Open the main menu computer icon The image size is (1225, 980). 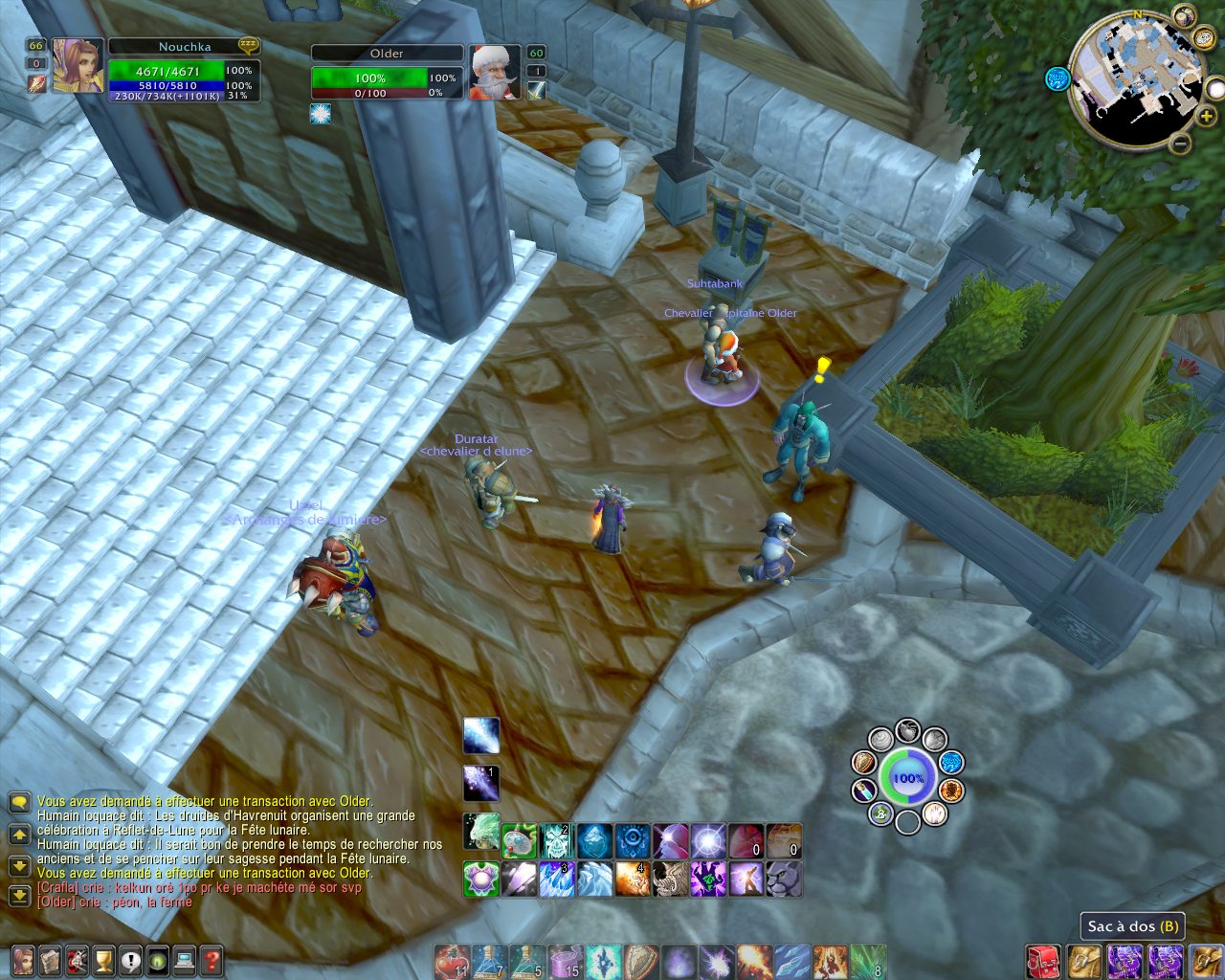tap(185, 960)
